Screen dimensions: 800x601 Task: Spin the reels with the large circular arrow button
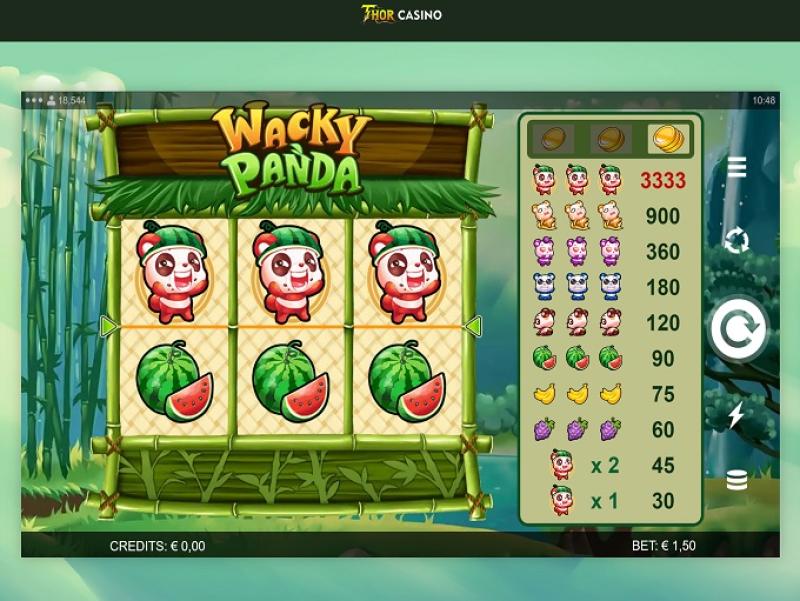coord(738,330)
